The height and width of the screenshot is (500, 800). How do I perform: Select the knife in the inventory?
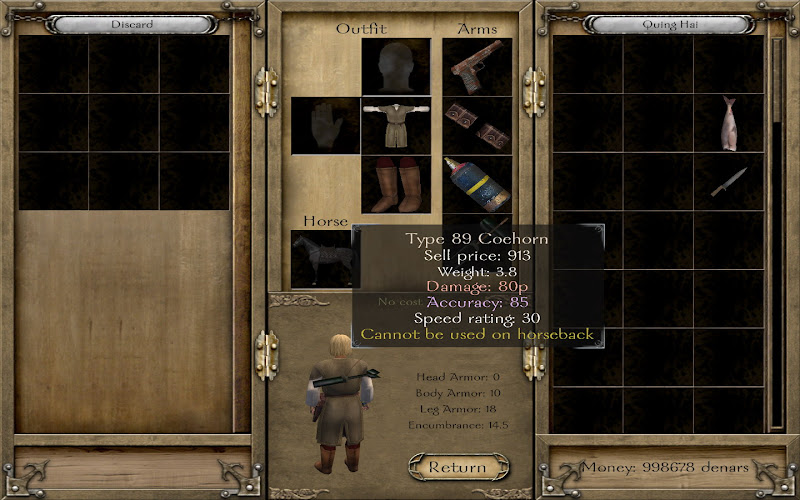(x=727, y=182)
